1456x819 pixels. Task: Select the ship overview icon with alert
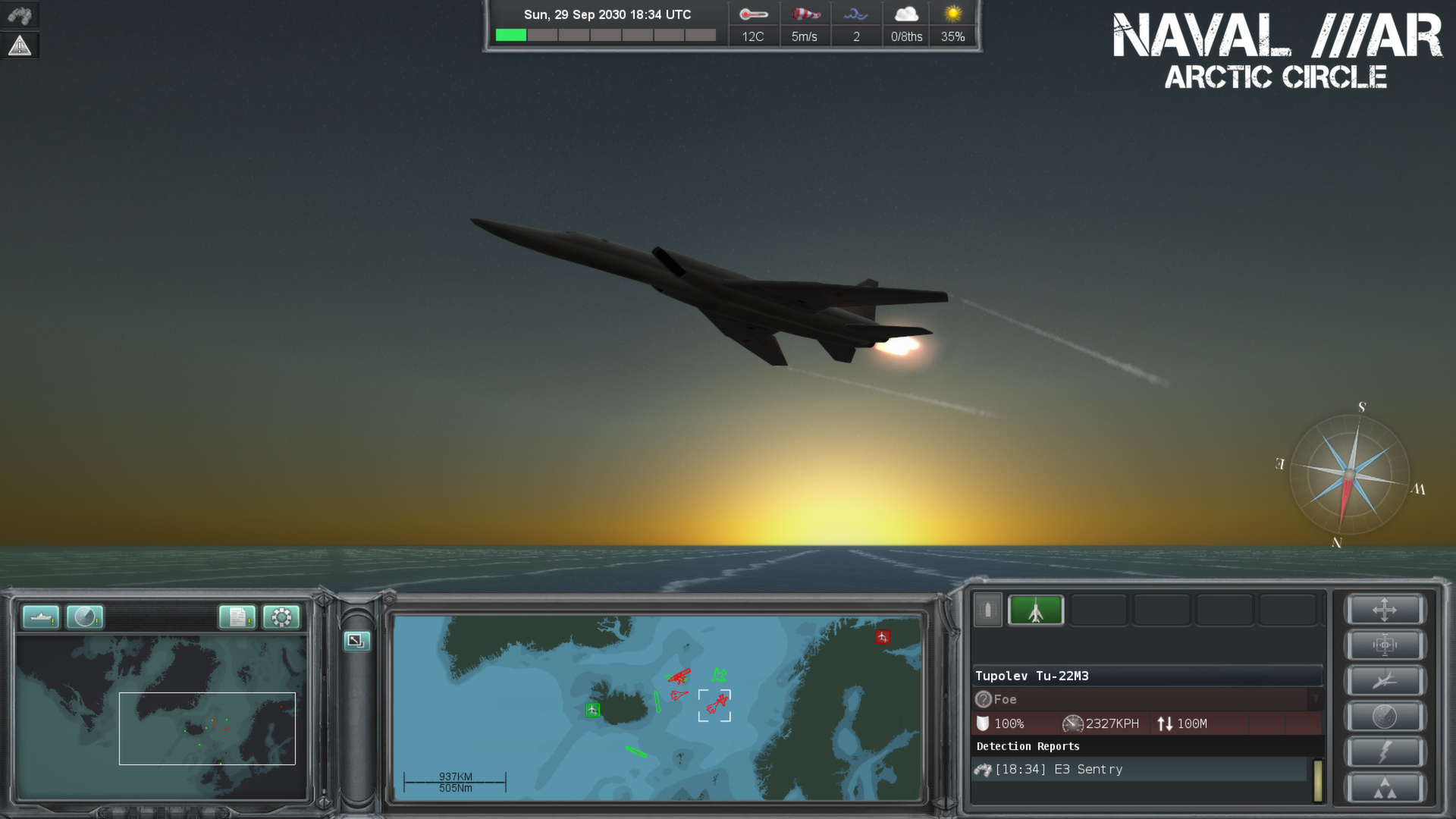40,618
